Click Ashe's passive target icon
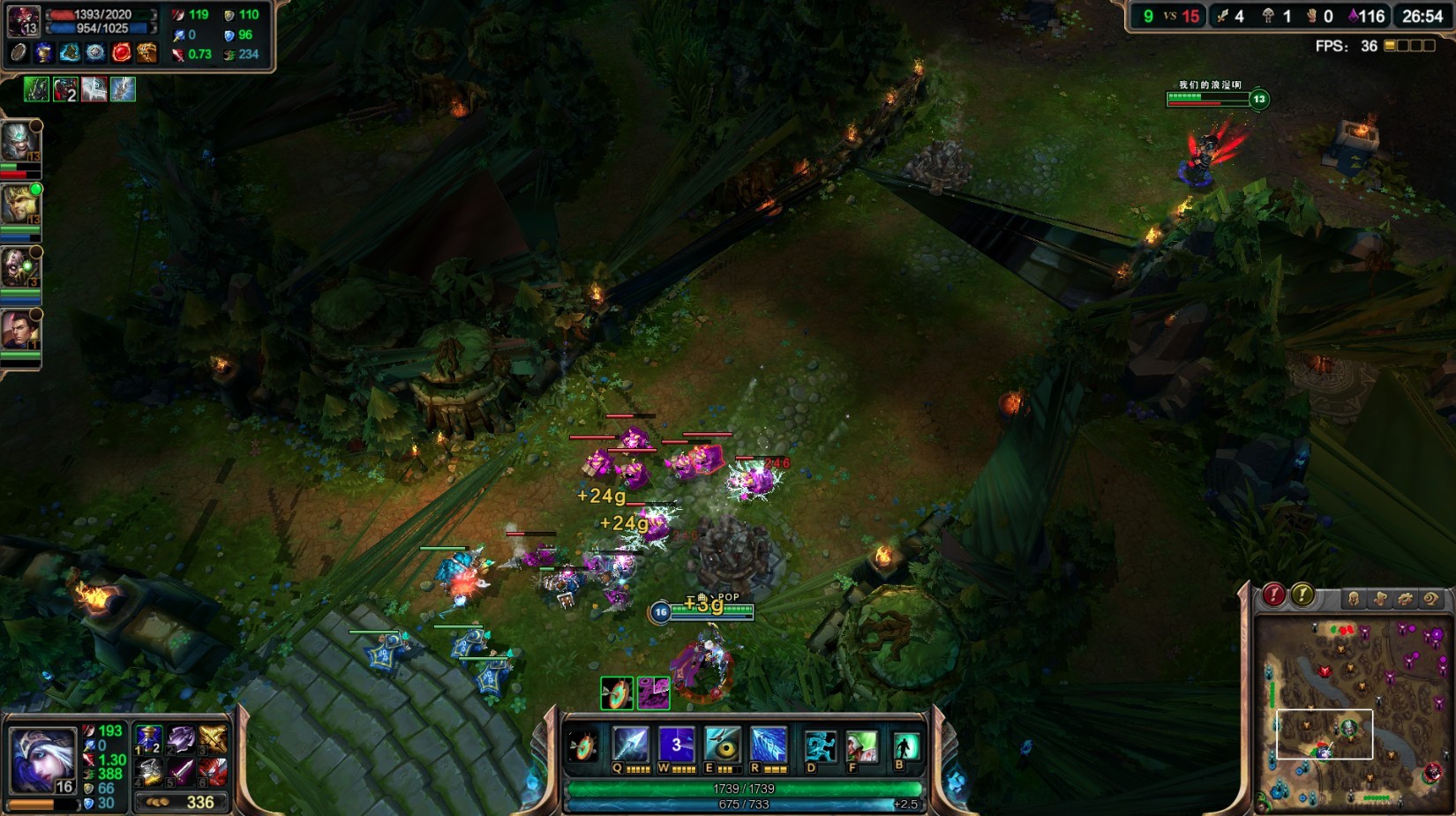The image size is (1456, 816). [582, 747]
